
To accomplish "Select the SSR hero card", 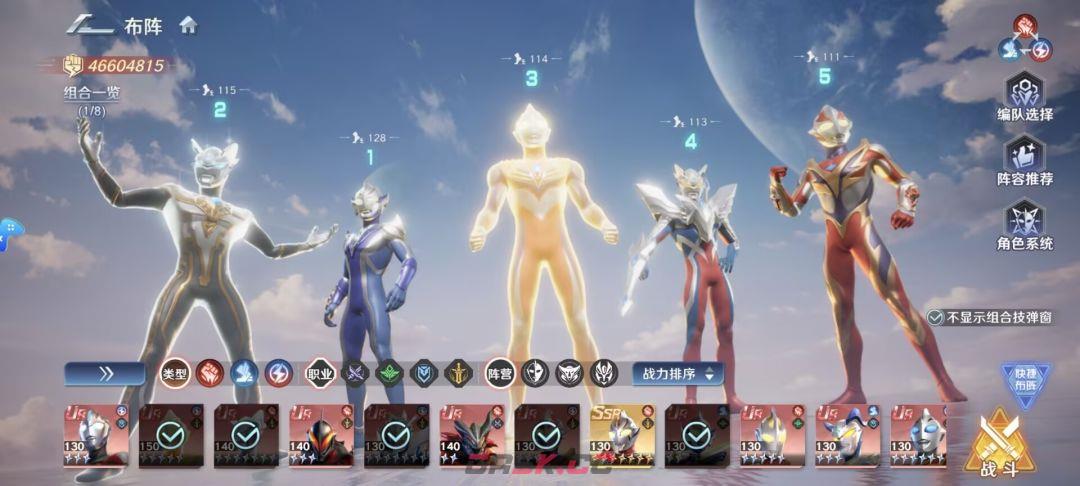I will (x=622, y=436).
